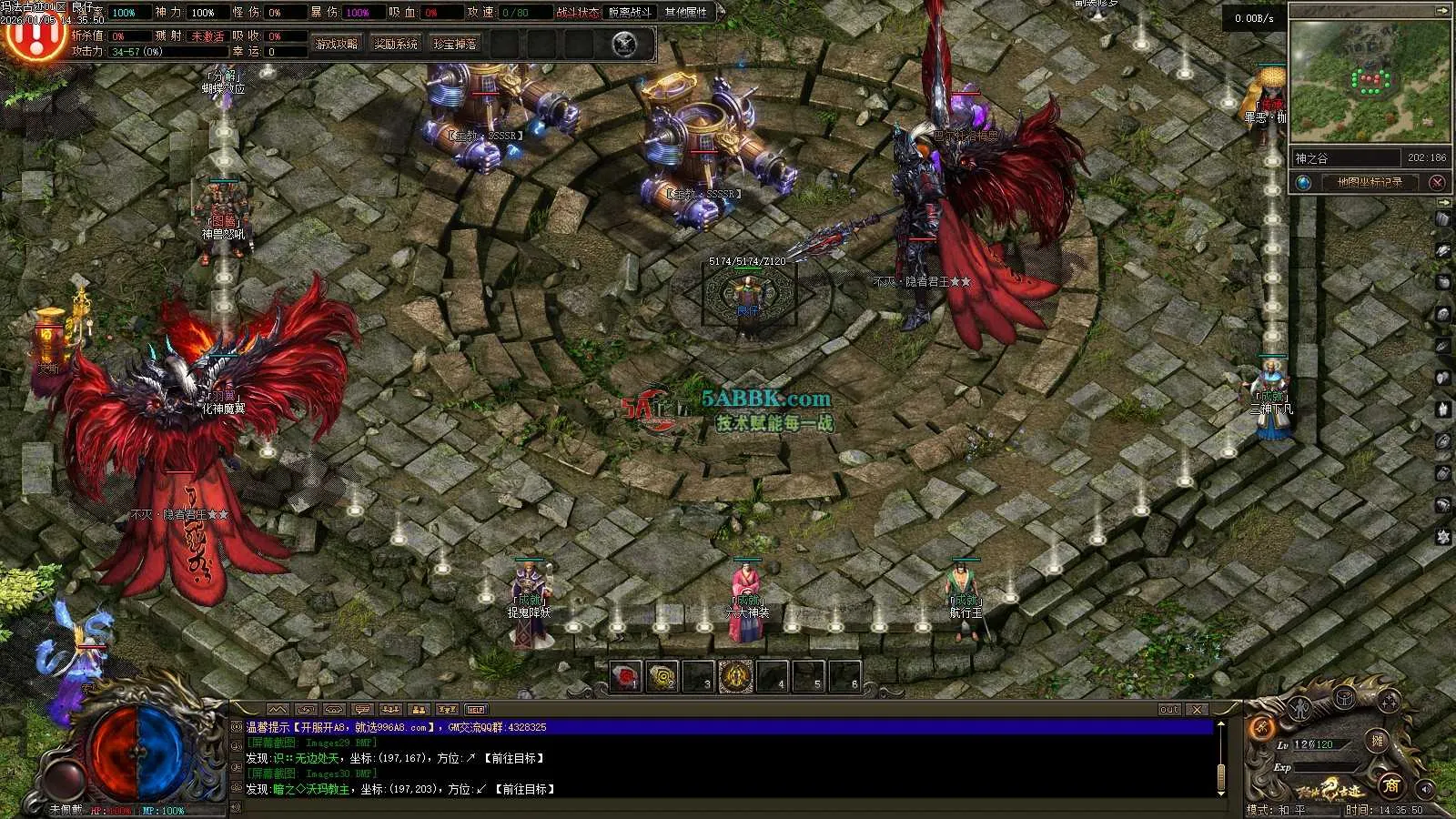
Task: Click the HELP button above the chat
Action: [x=476, y=709]
